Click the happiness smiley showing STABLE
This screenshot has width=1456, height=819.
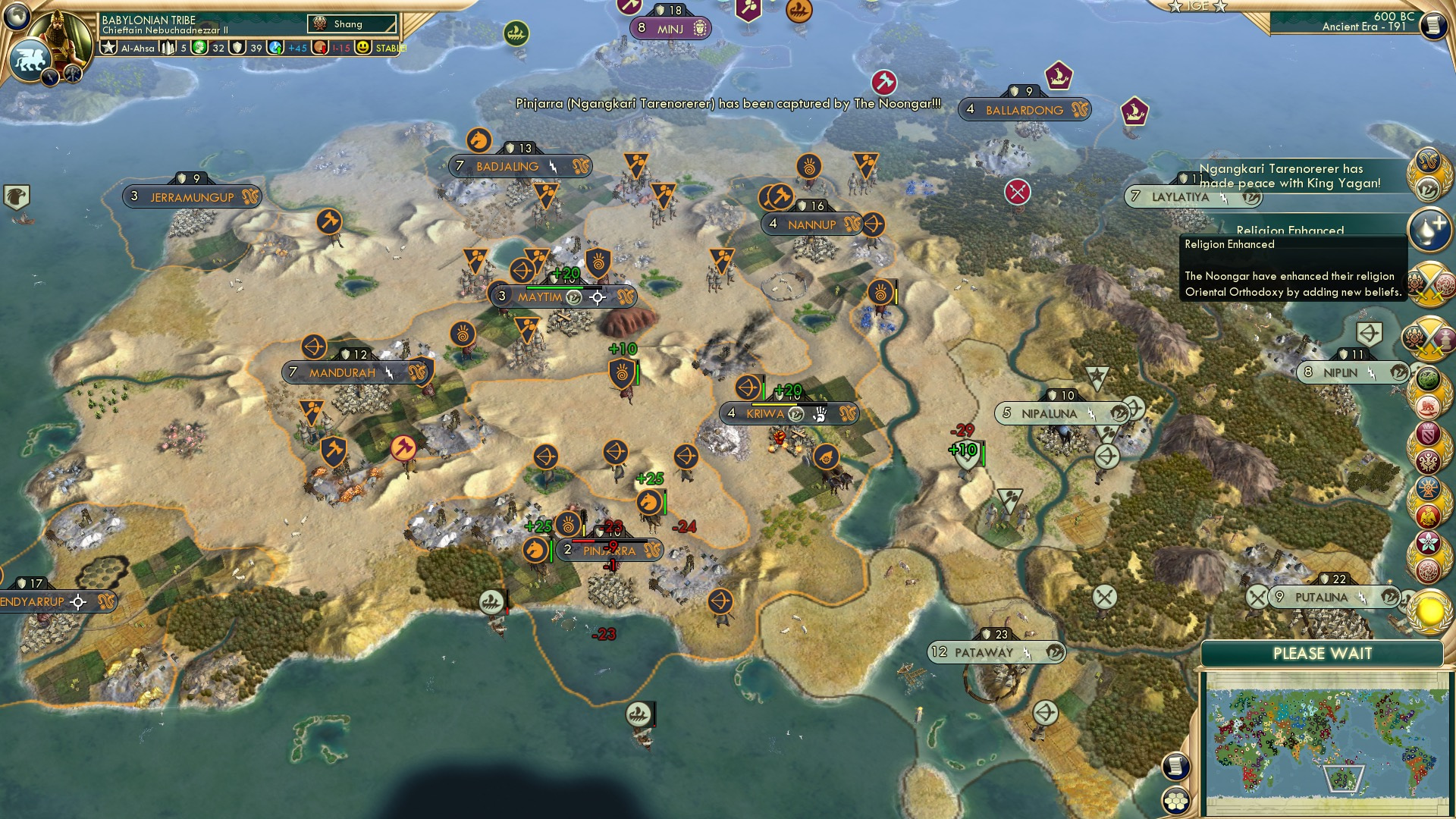[x=364, y=47]
